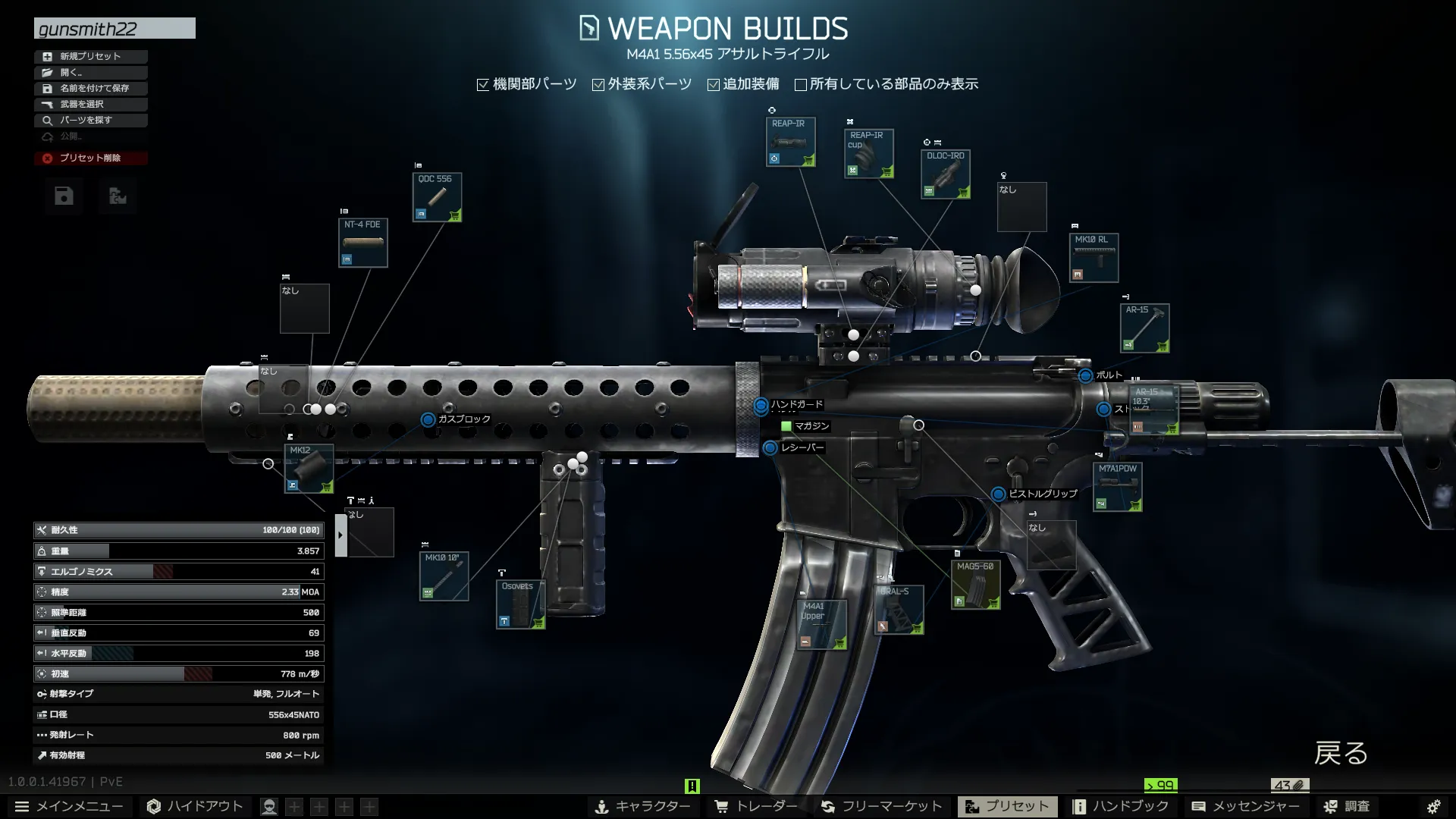1456x819 pixels.
Task: Toggle the 外装系パーツ checkbox
Action: (598, 85)
